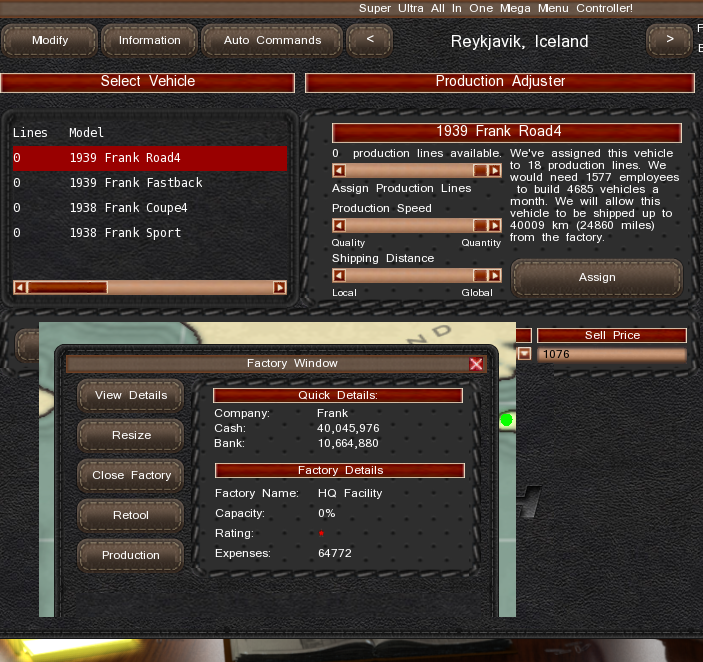Select the 1939 Frank Fastback row
This screenshot has height=662, width=703.
point(150,183)
